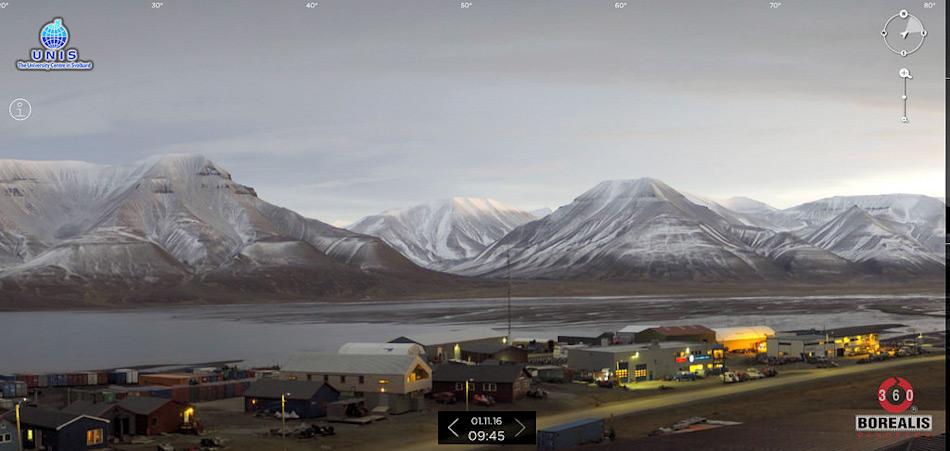Open the info panel icon
The width and height of the screenshot is (950, 451).
[20, 109]
